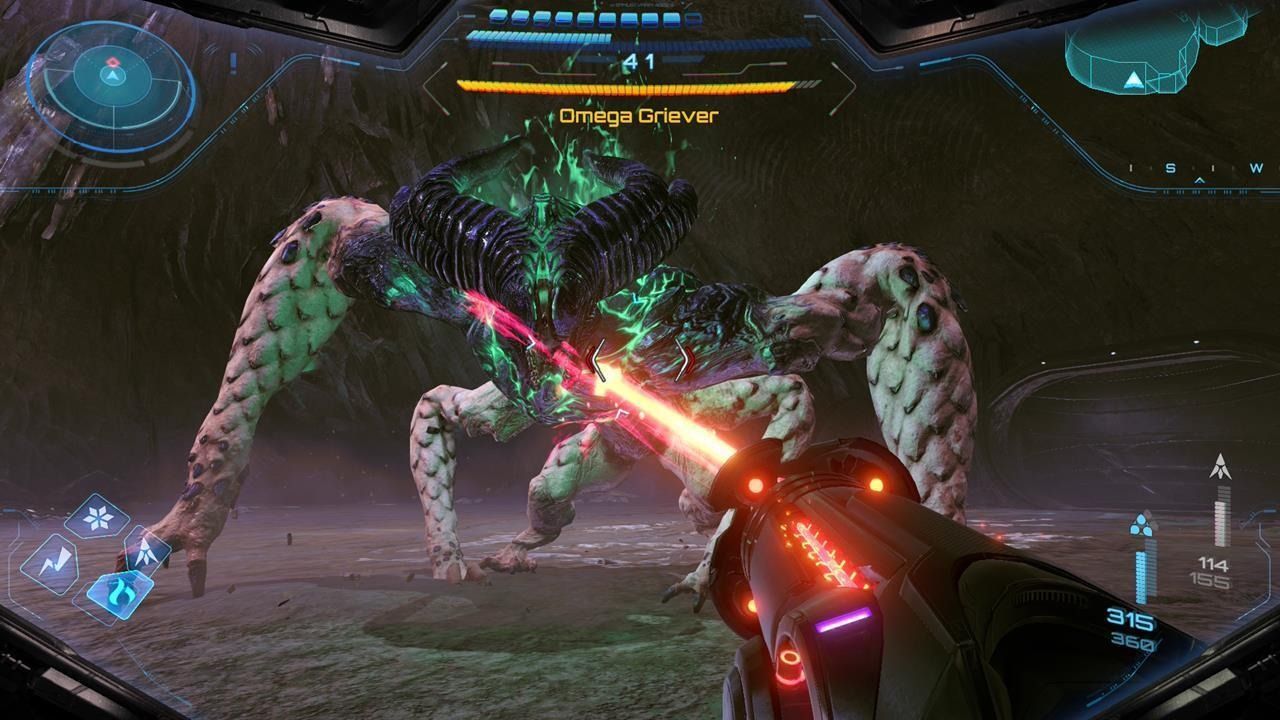
Task: Click the grenade cluster icon above blue ammo bar
Action: [x=1141, y=524]
